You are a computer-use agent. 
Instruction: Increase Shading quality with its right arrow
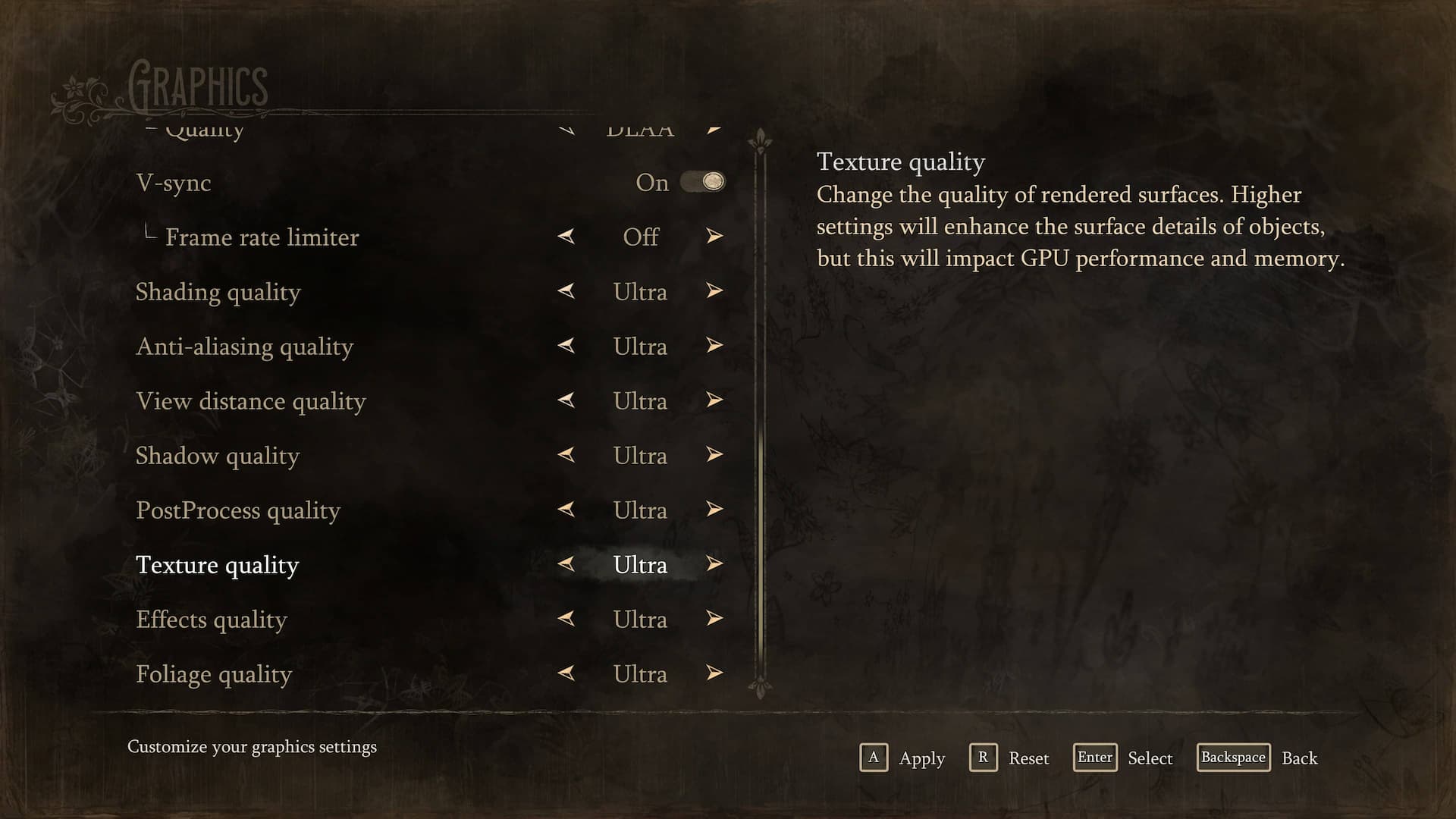pyautogui.click(x=714, y=291)
